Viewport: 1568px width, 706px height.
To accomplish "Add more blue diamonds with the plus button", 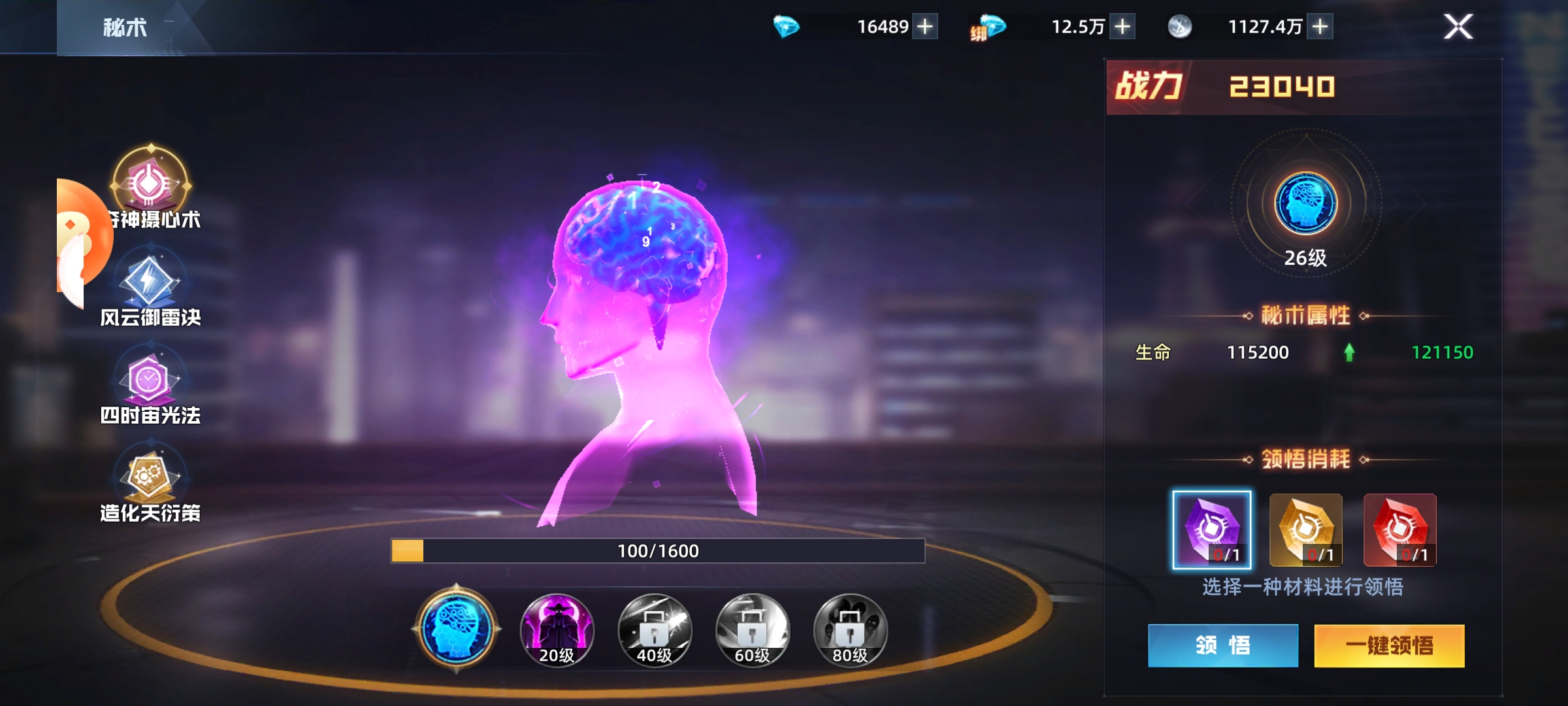I will pos(925,27).
